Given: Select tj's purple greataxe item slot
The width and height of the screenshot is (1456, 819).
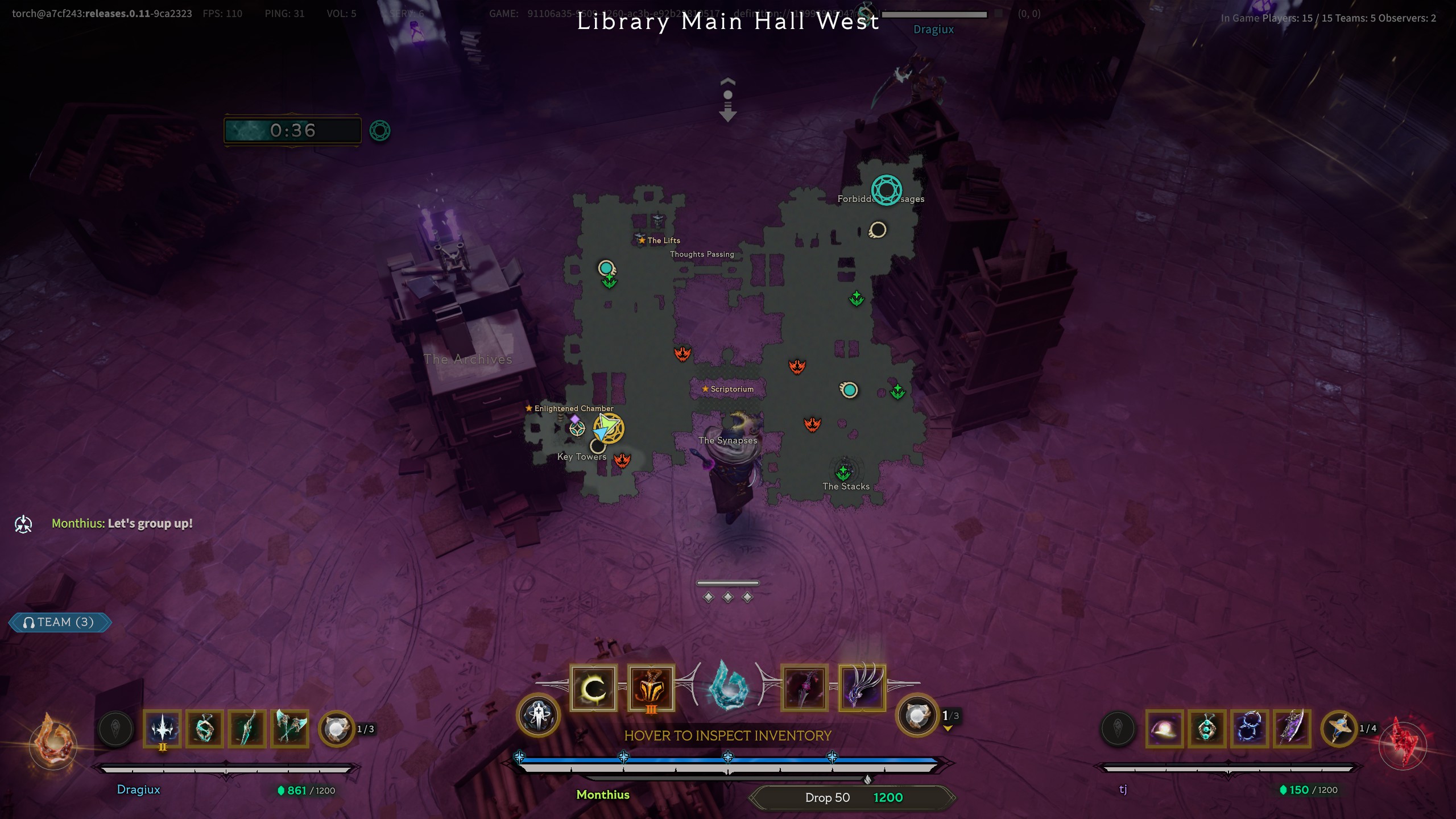Looking at the screenshot, I should 1292,729.
